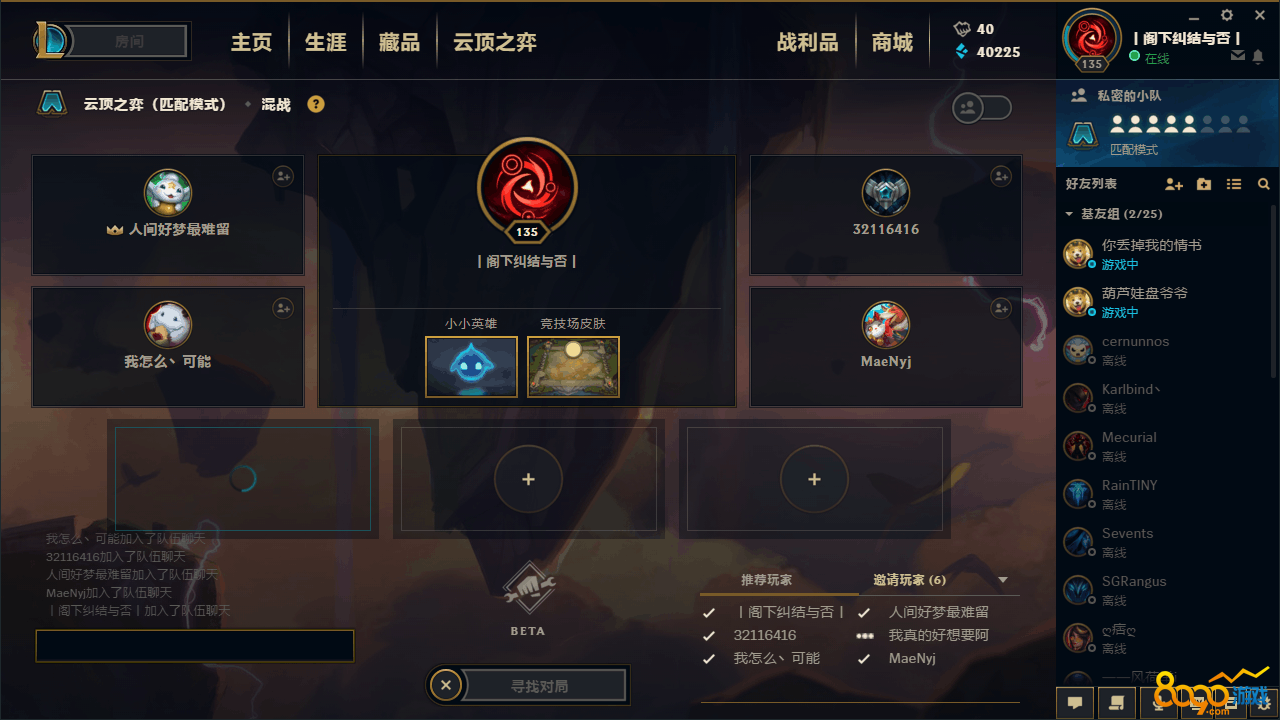Click the 寻找对局 find match button

click(x=540, y=685)
